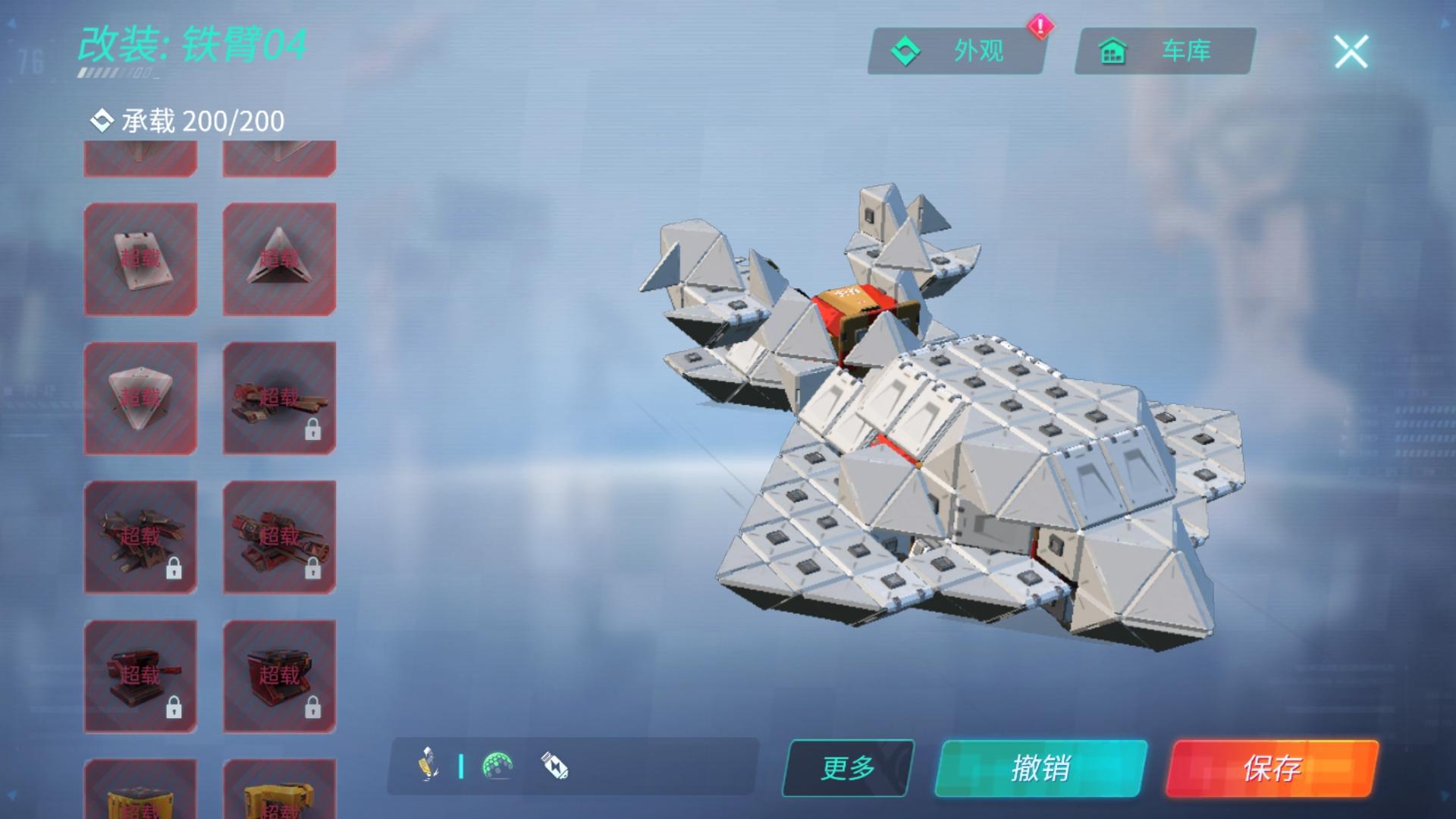Screen dimensions: 1456x819
Task: Choose the yellow mechanical arm part
Action: point(279,792)
